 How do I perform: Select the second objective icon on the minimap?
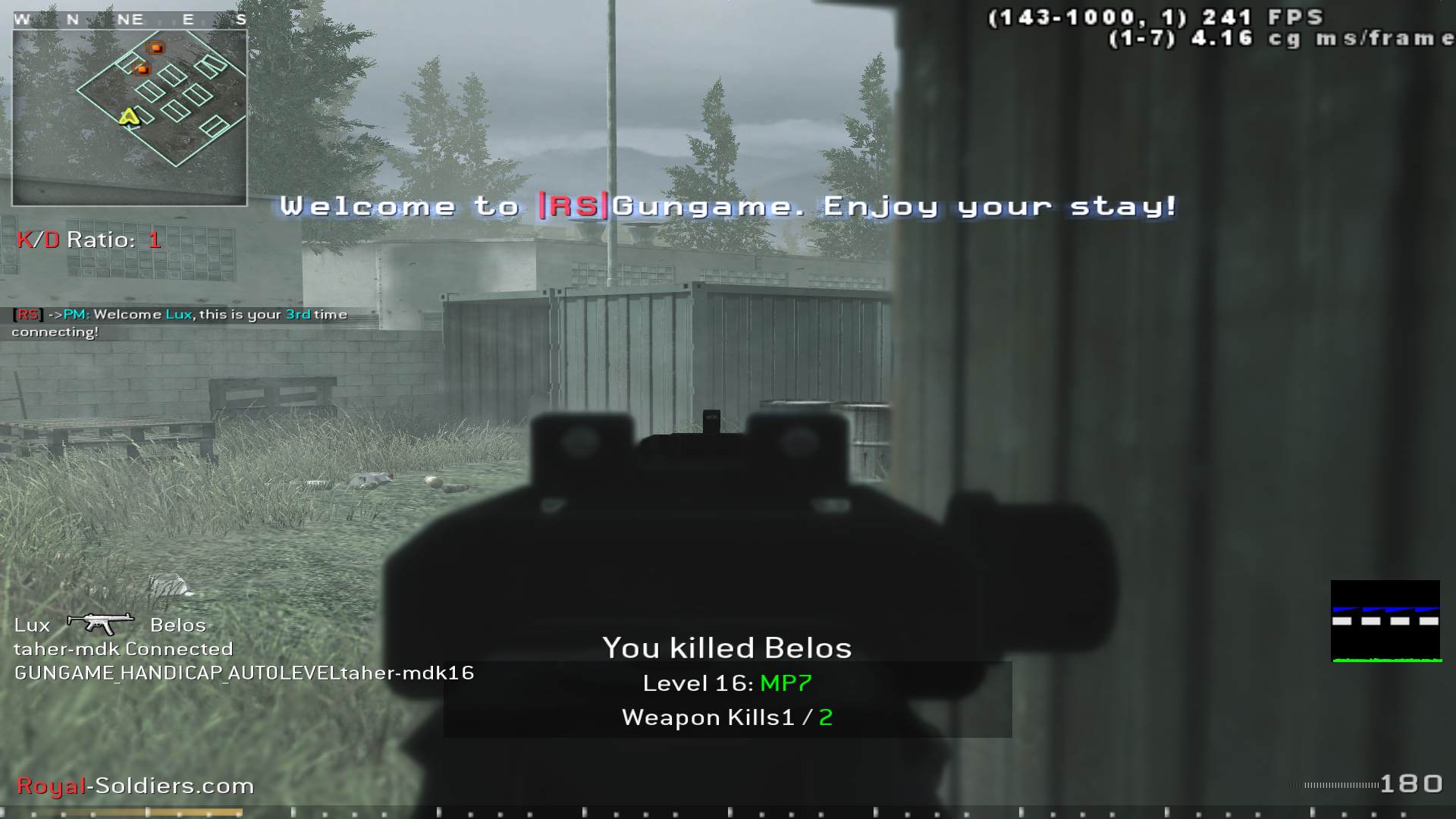141,70
